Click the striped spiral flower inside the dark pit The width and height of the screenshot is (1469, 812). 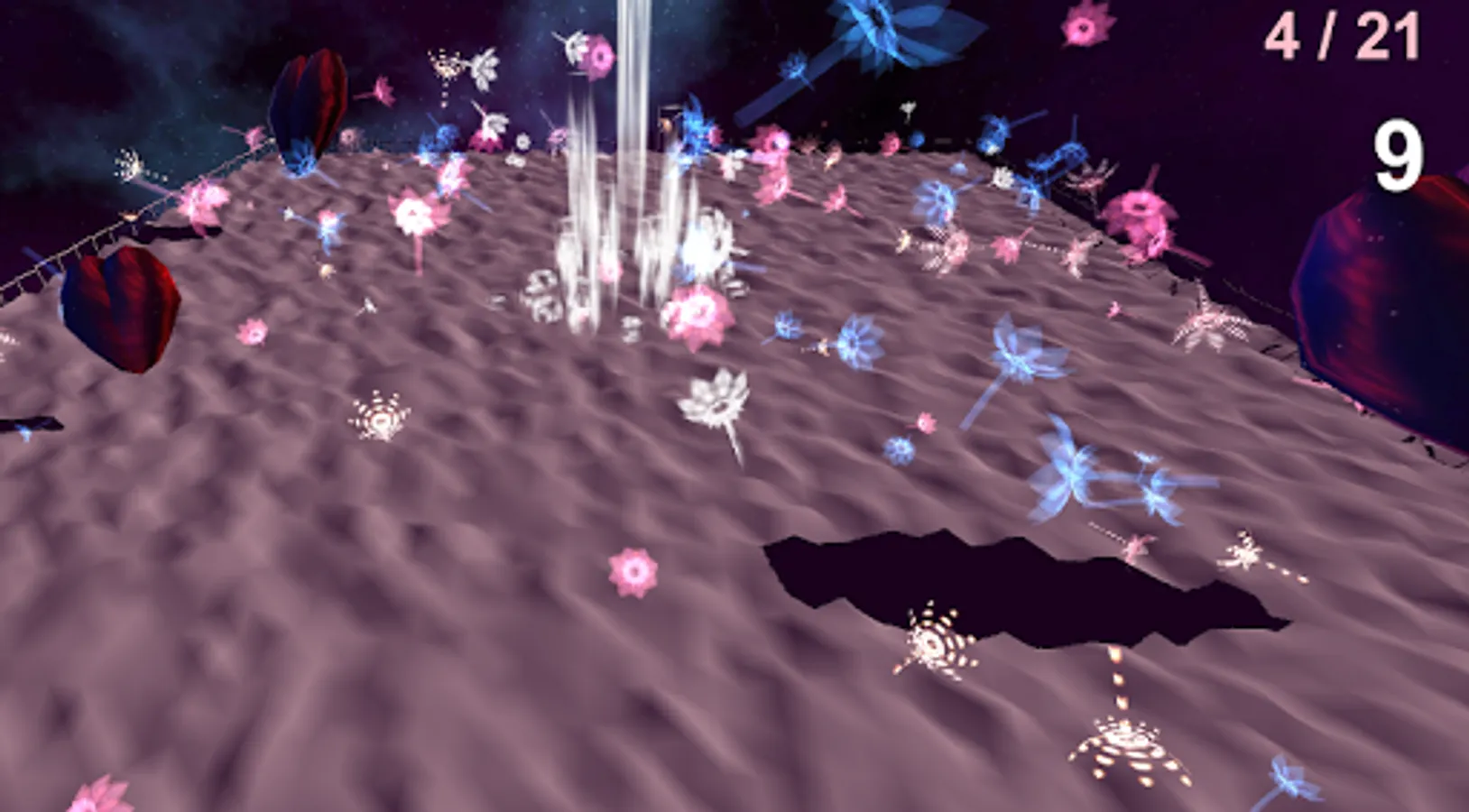coord(934,642)
